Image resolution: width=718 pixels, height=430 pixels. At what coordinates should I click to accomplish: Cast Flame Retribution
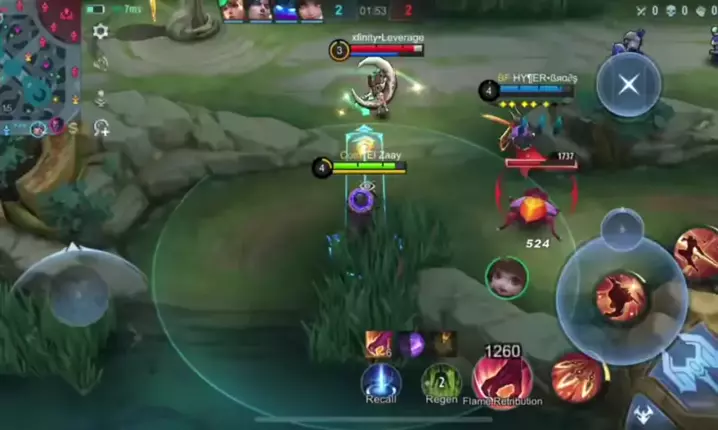tap(502, 379)
